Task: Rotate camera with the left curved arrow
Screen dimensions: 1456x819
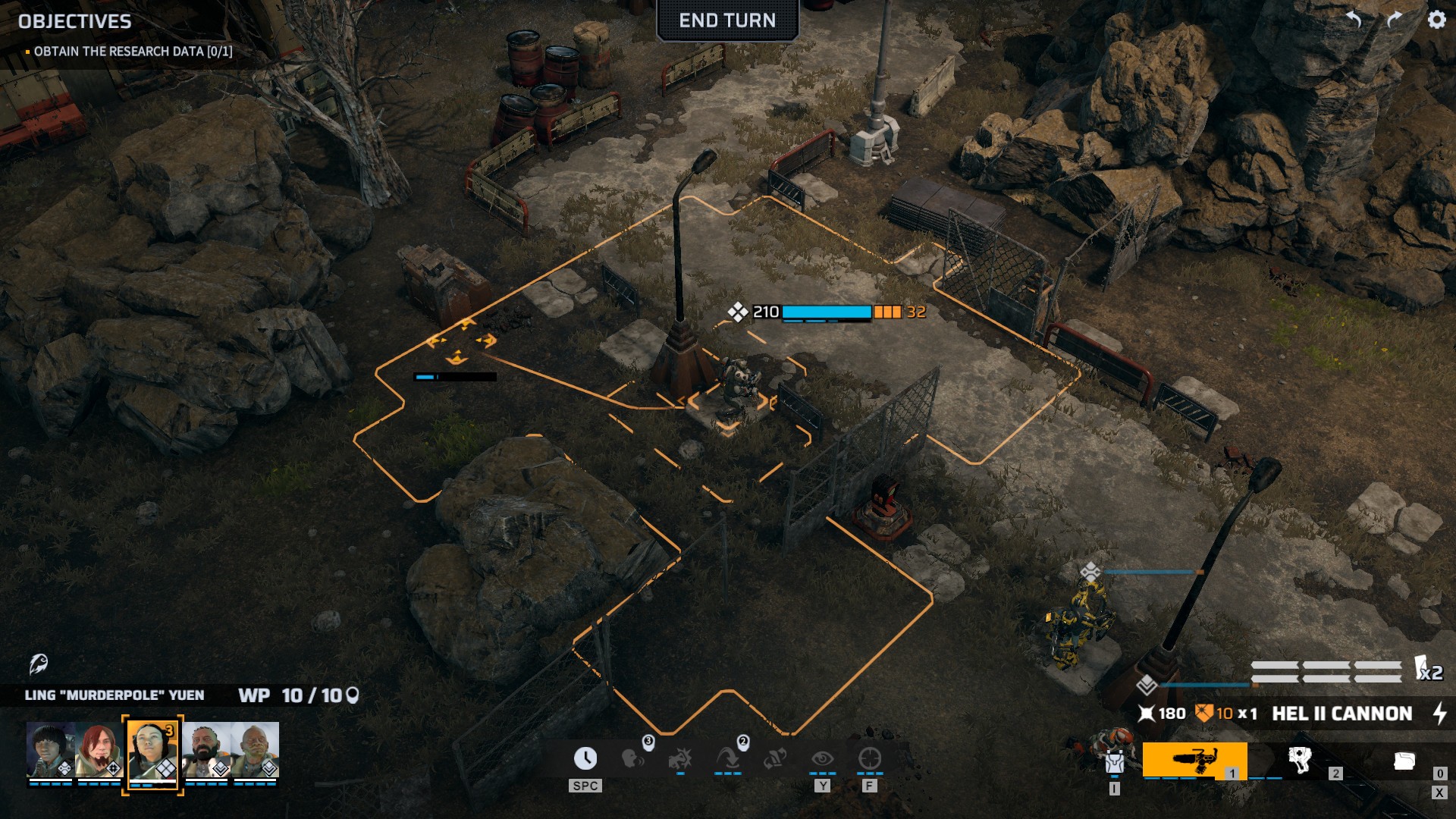Action: (x=1354, y=20)
